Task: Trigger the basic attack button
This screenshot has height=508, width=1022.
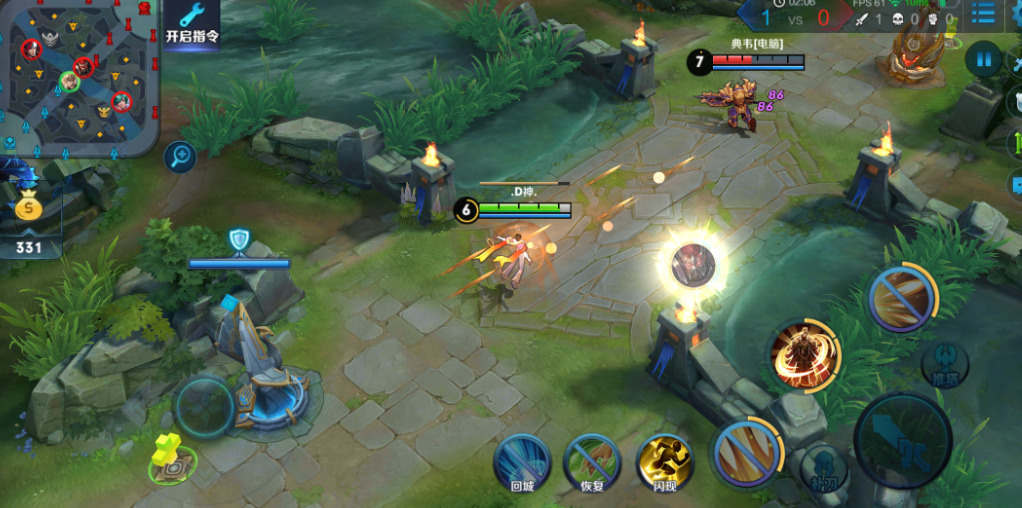Action: pyautogui.click(x=902, y=439)
